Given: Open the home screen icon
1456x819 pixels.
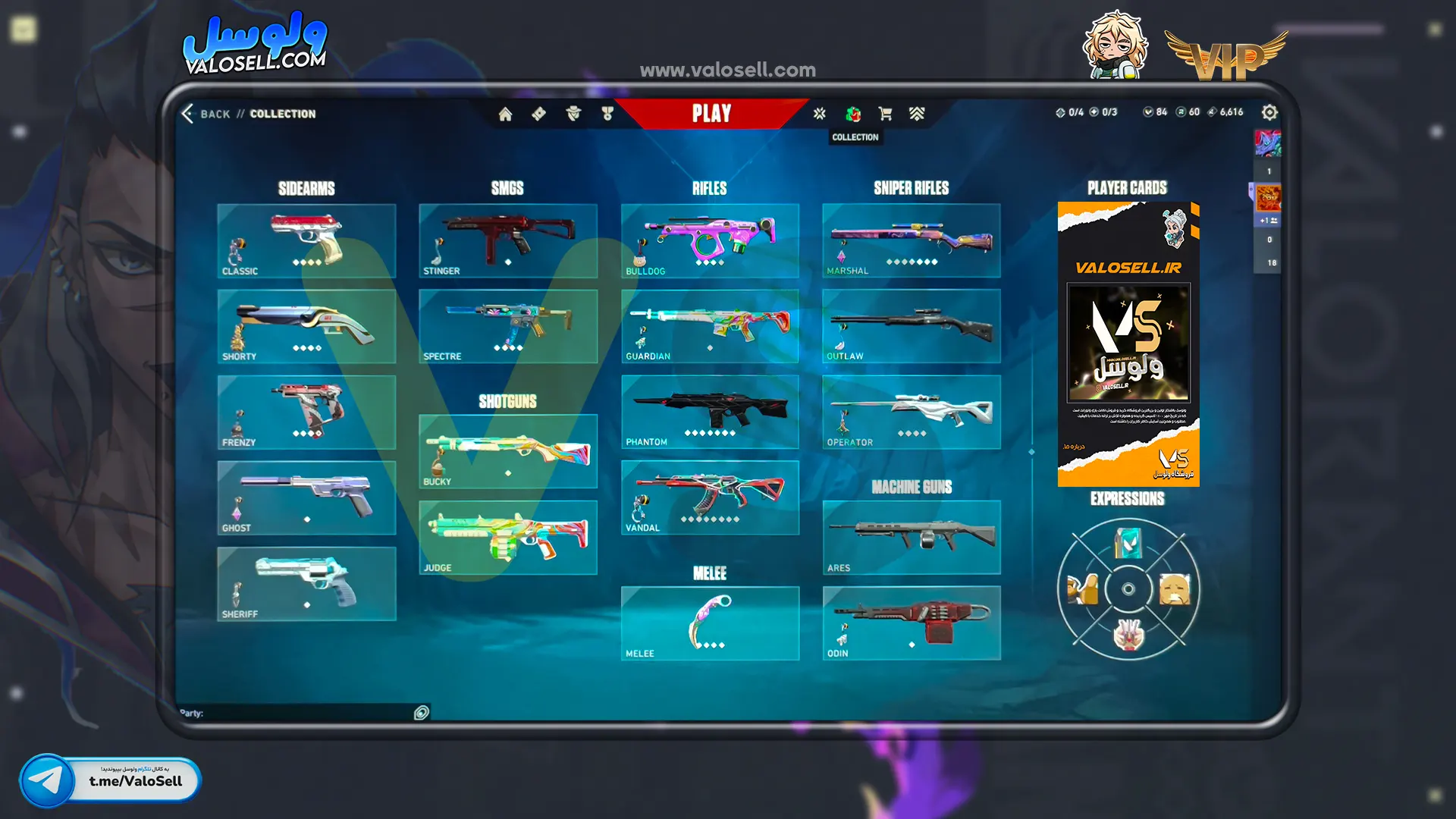Looking at the screenshot, I should coord(505,114).
